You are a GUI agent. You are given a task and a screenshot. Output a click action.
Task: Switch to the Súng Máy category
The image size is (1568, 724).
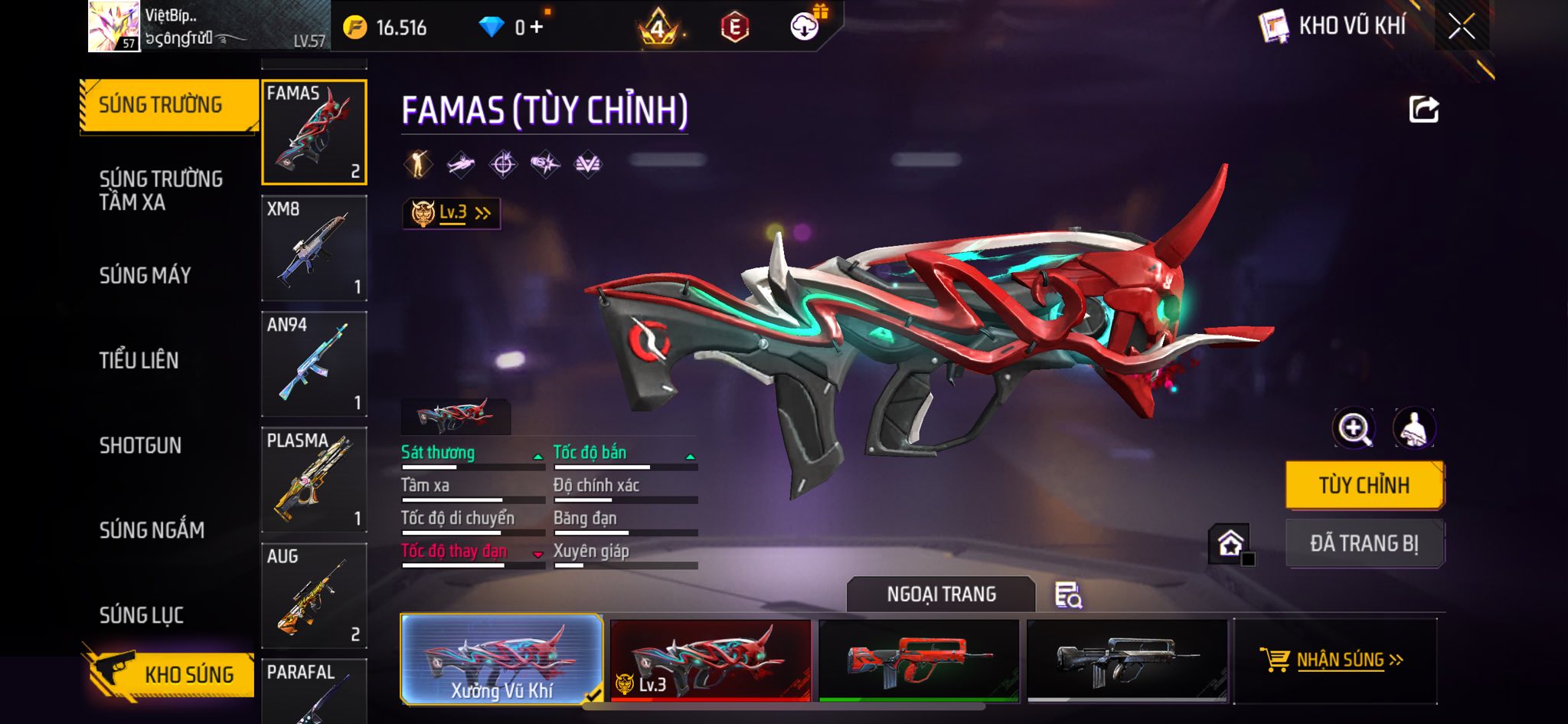145,275
